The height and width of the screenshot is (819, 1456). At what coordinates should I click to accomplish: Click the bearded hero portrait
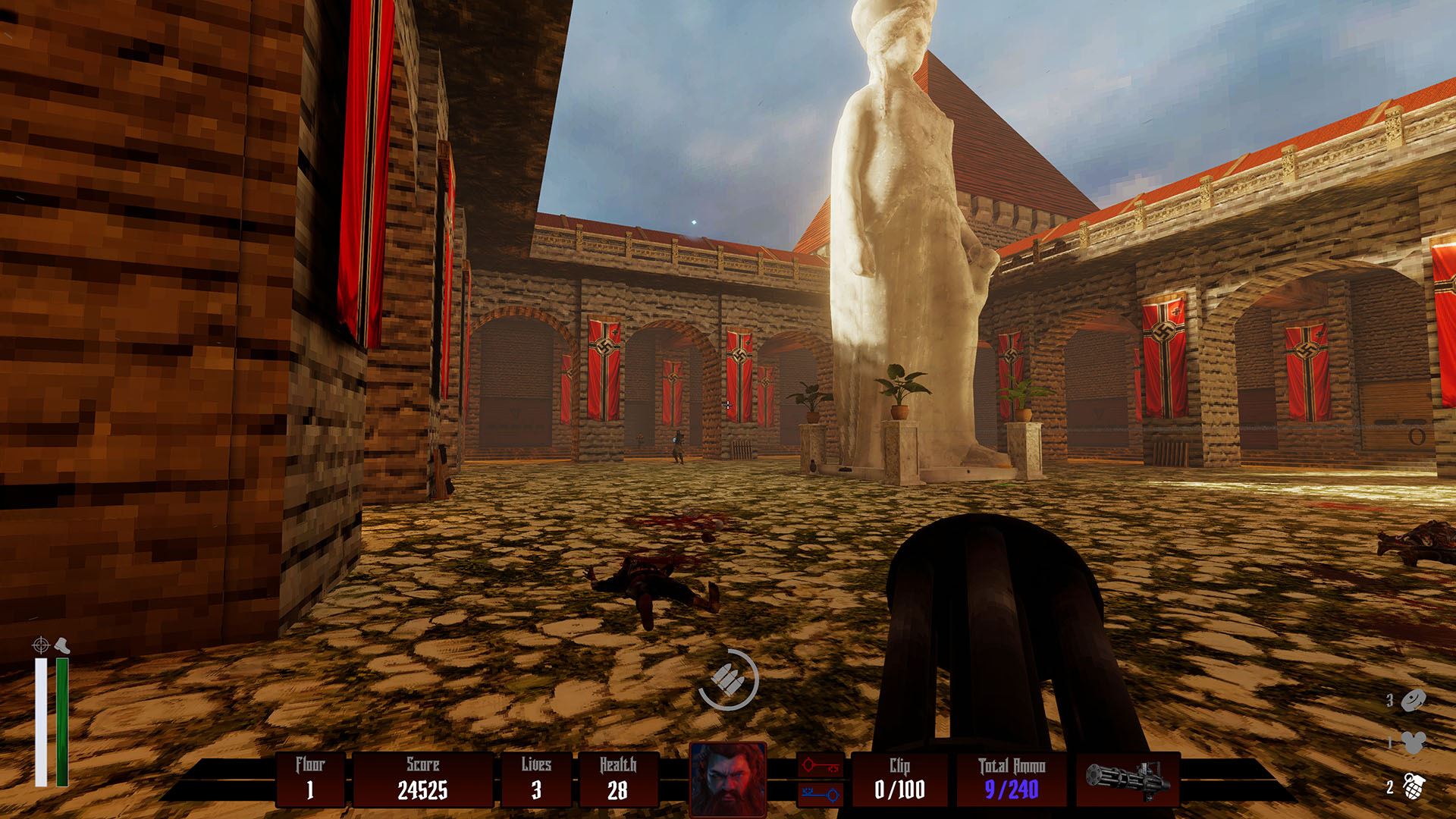pos(728,779)
